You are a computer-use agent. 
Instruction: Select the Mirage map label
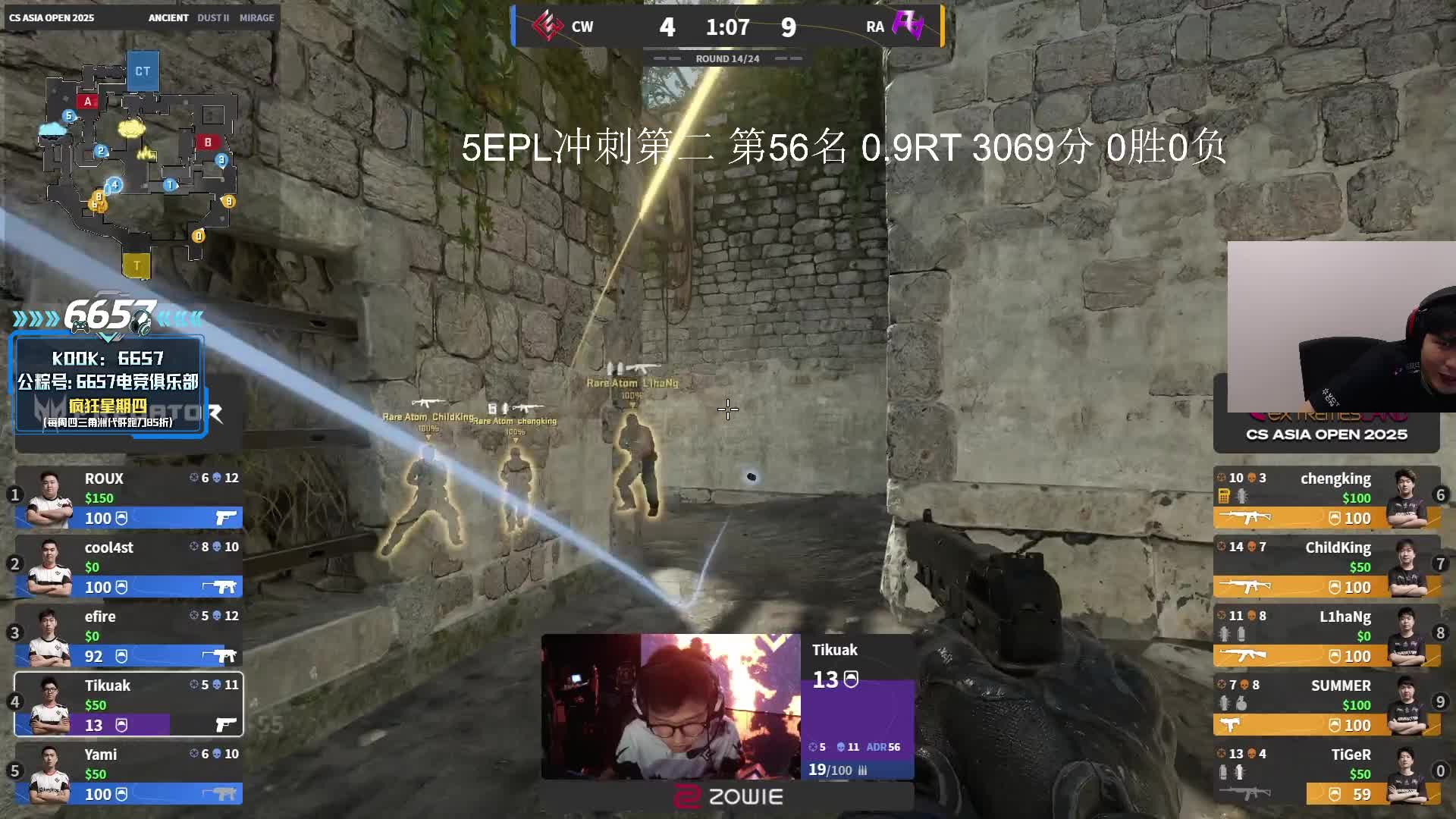point(256,17)
